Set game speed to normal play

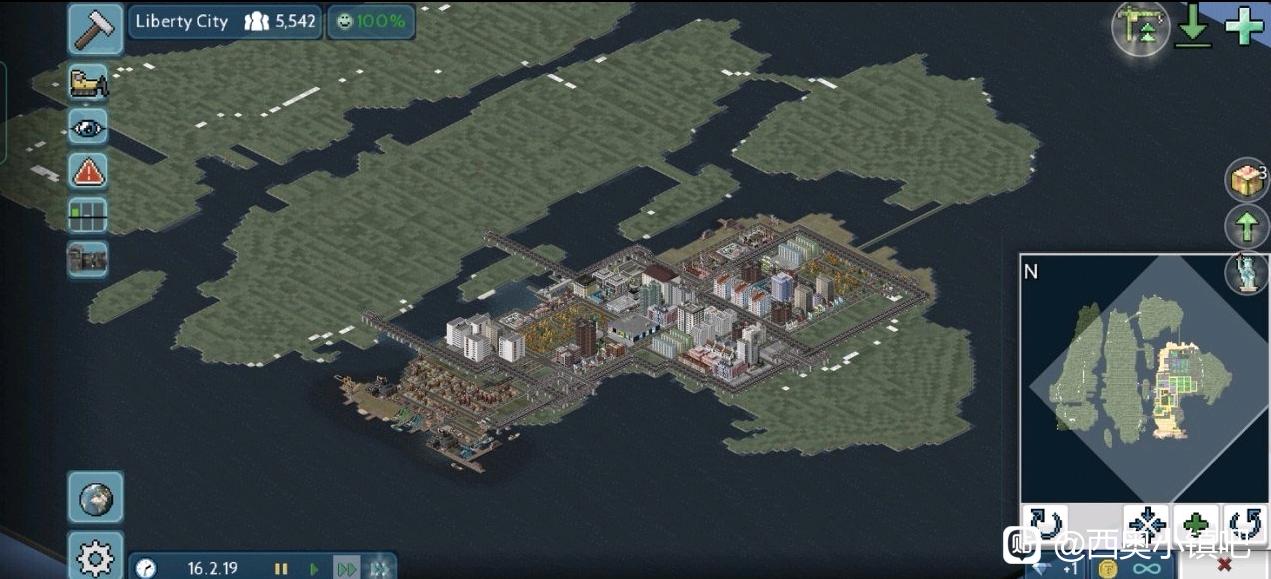[314, 568]
